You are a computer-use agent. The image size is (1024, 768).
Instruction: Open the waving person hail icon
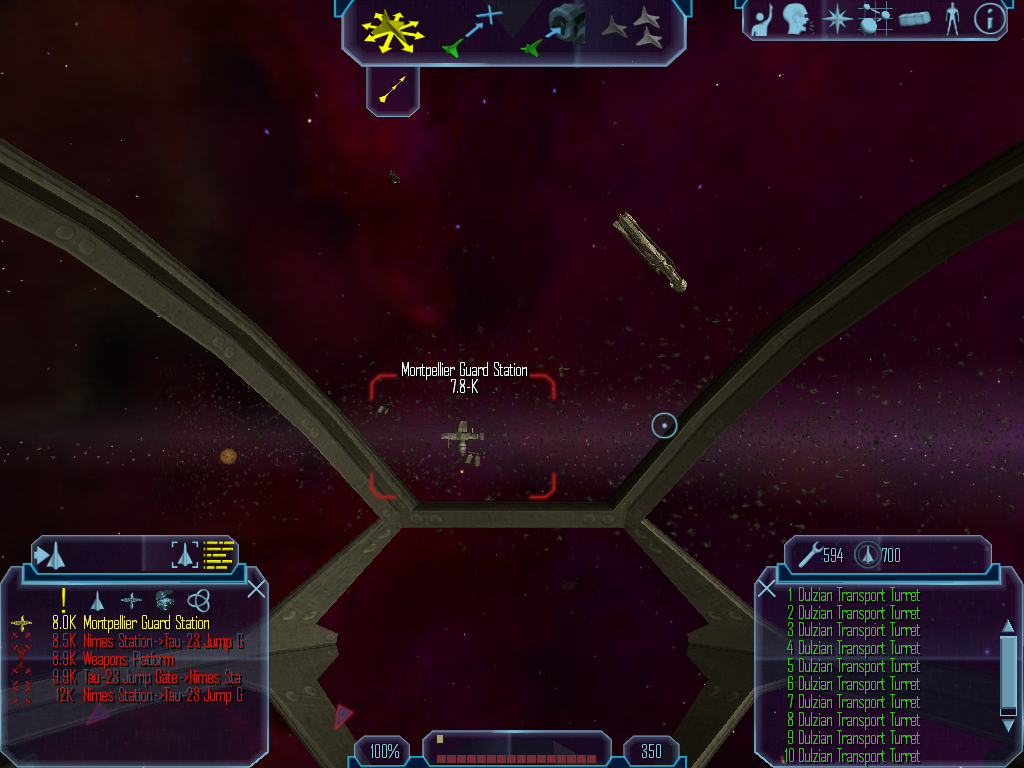click(763, 19)
